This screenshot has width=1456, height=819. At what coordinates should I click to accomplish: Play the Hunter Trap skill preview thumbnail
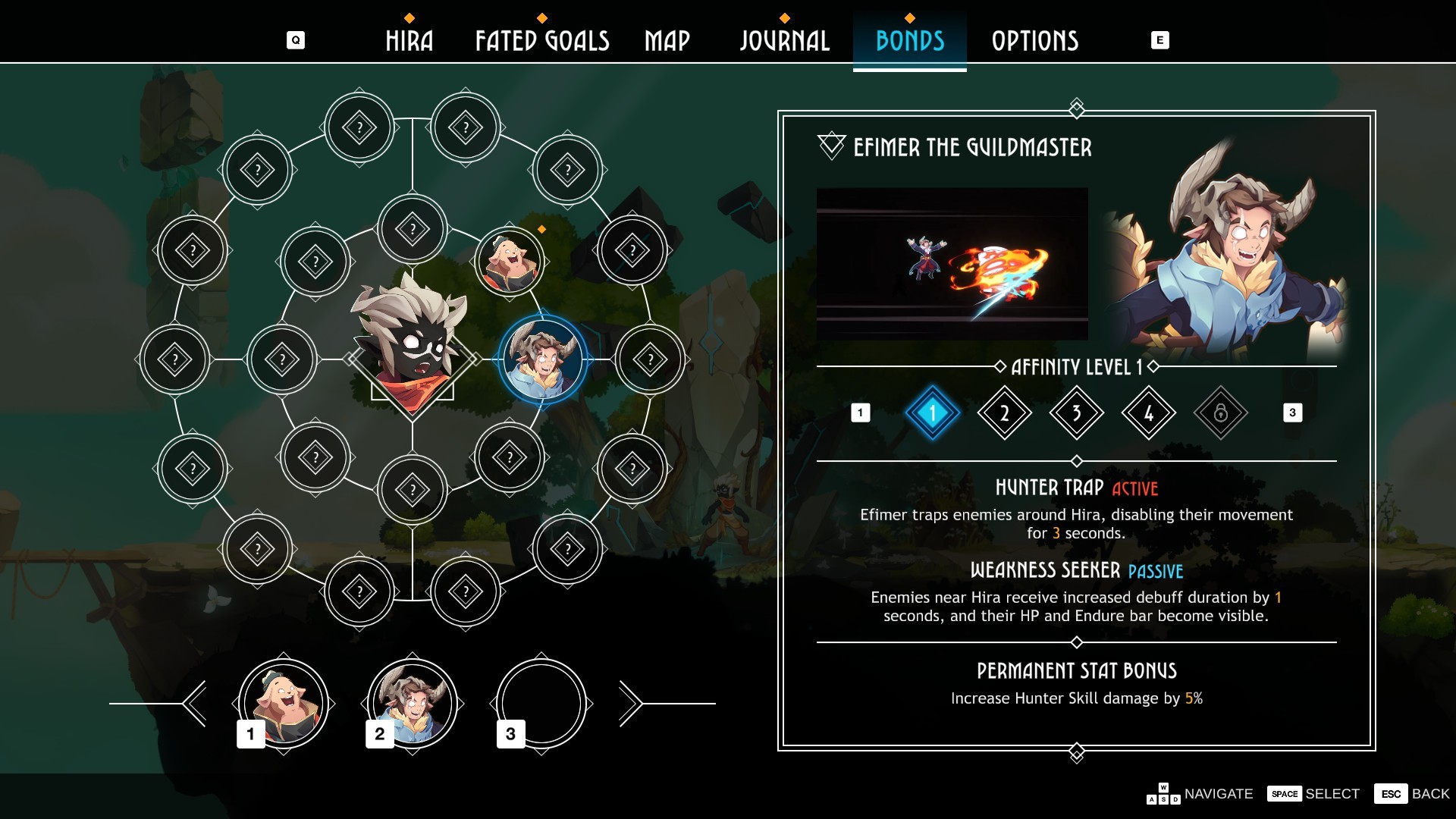click(x=952, y=264)
